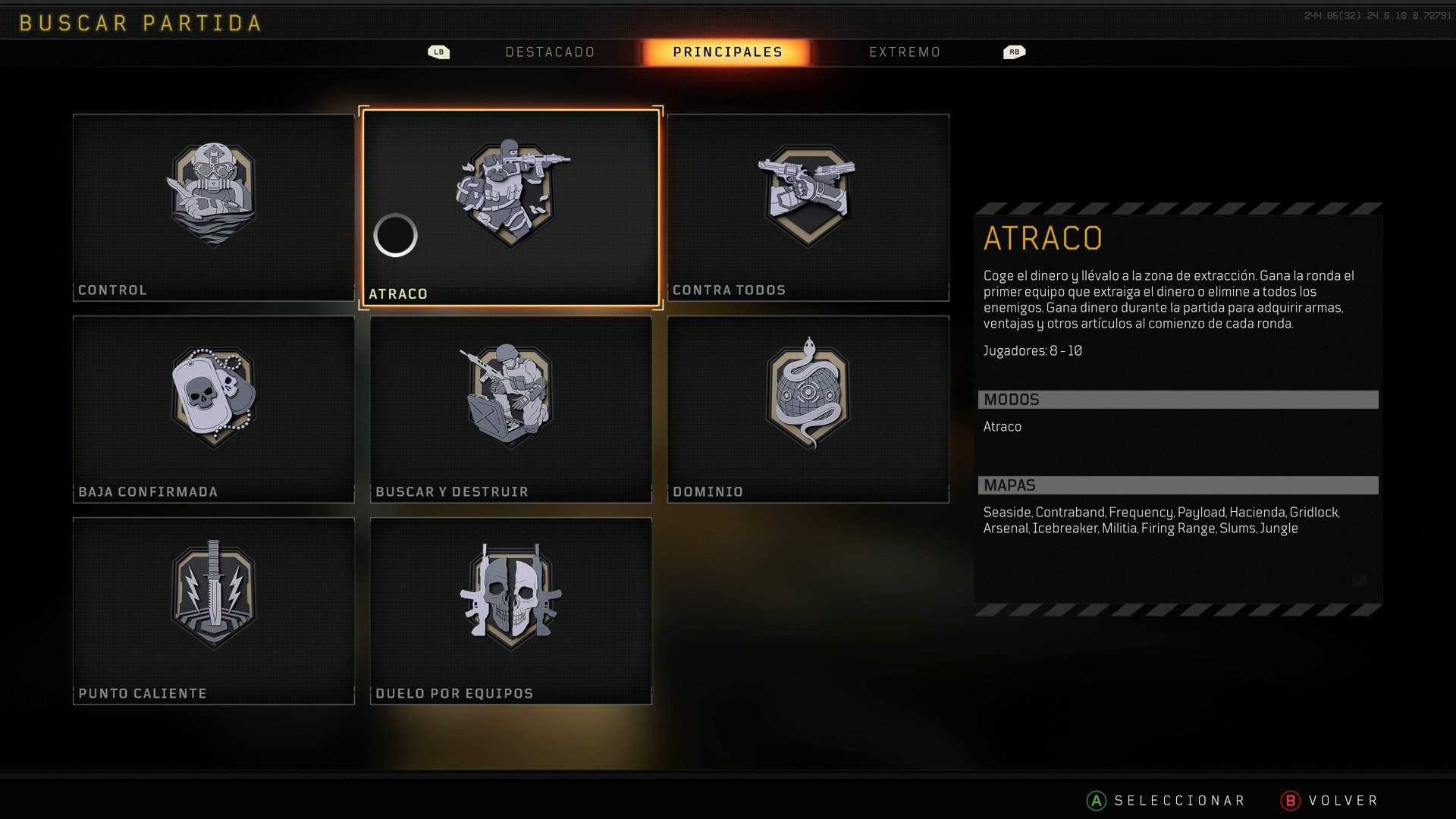Choose the Baja Confirmada skull dog-tags icon

click(213, 396)
